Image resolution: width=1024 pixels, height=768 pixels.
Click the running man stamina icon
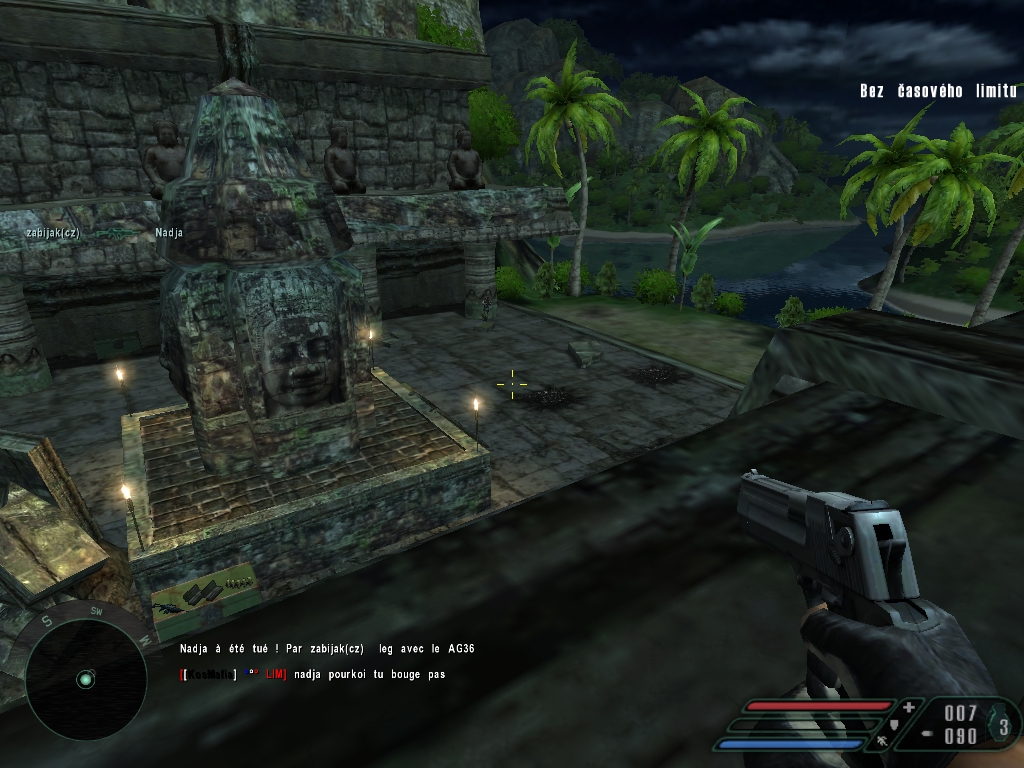(883, 742)
